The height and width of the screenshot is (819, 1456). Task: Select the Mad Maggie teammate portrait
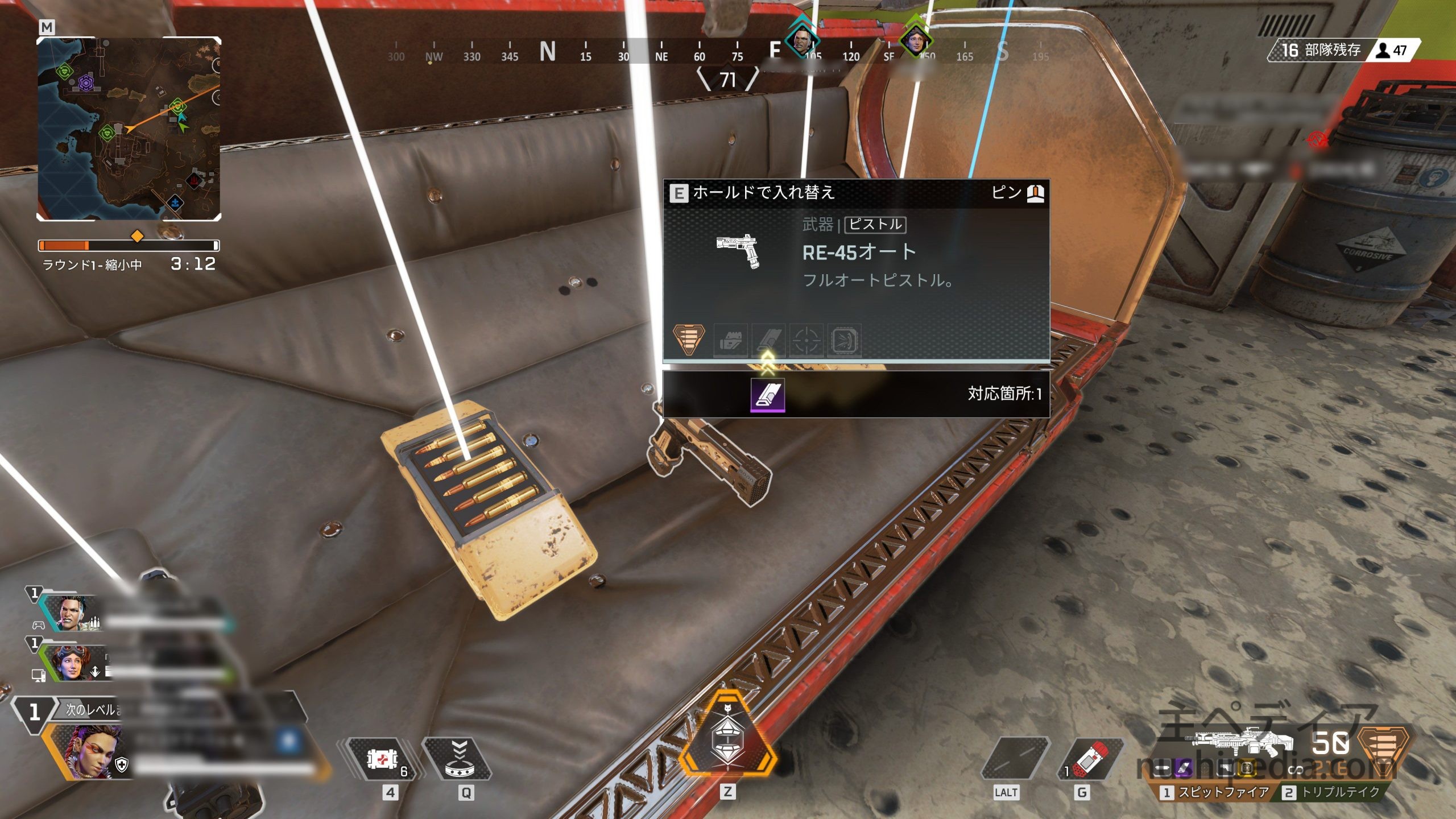(x=72, y=613)
